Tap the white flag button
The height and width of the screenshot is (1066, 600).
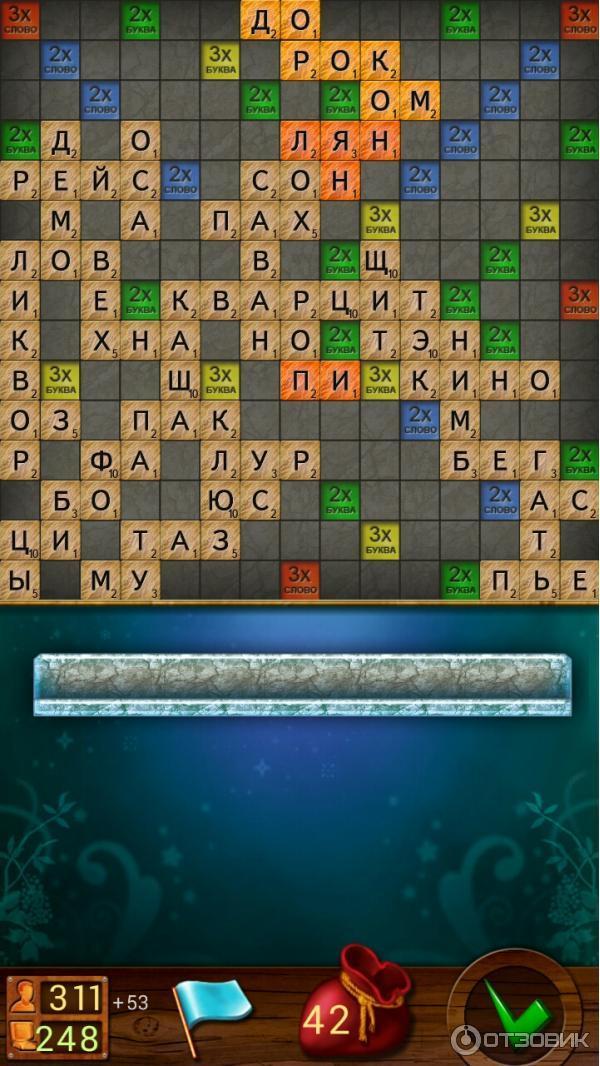tap(210, 1006)
